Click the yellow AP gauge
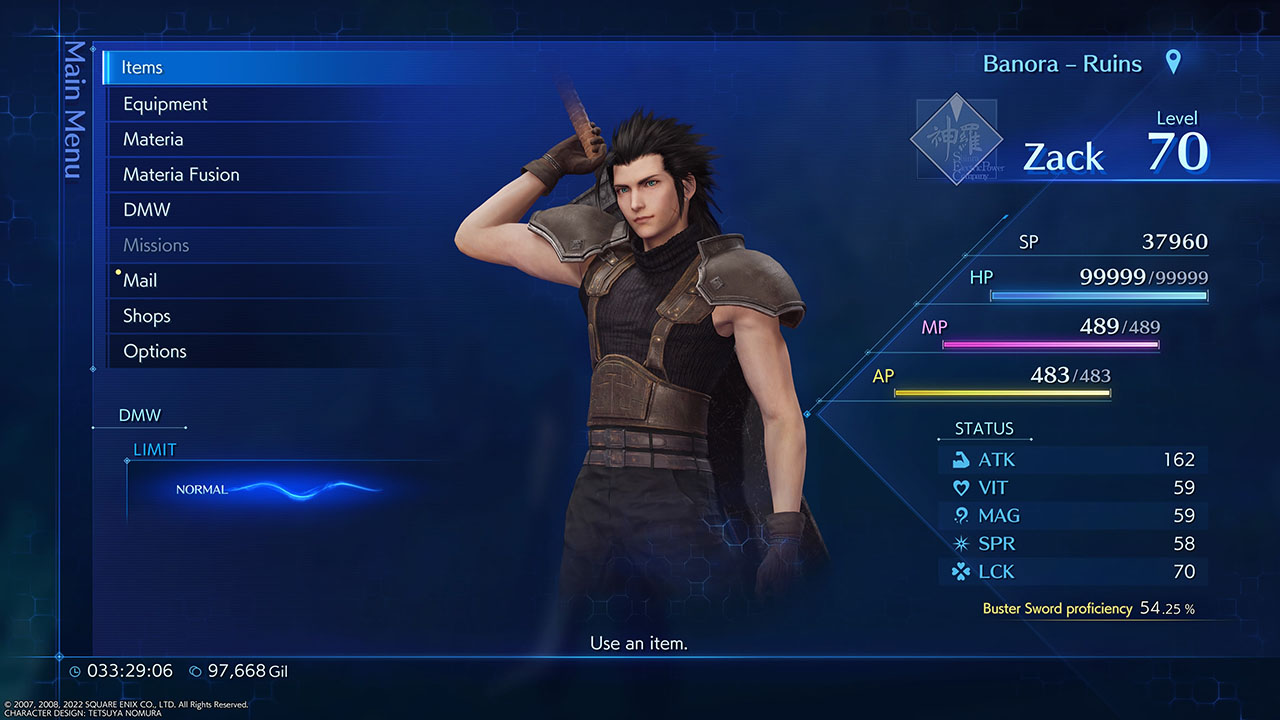Image resolution: width=1280 pixels, height=720 pixels. (1002, 393)
